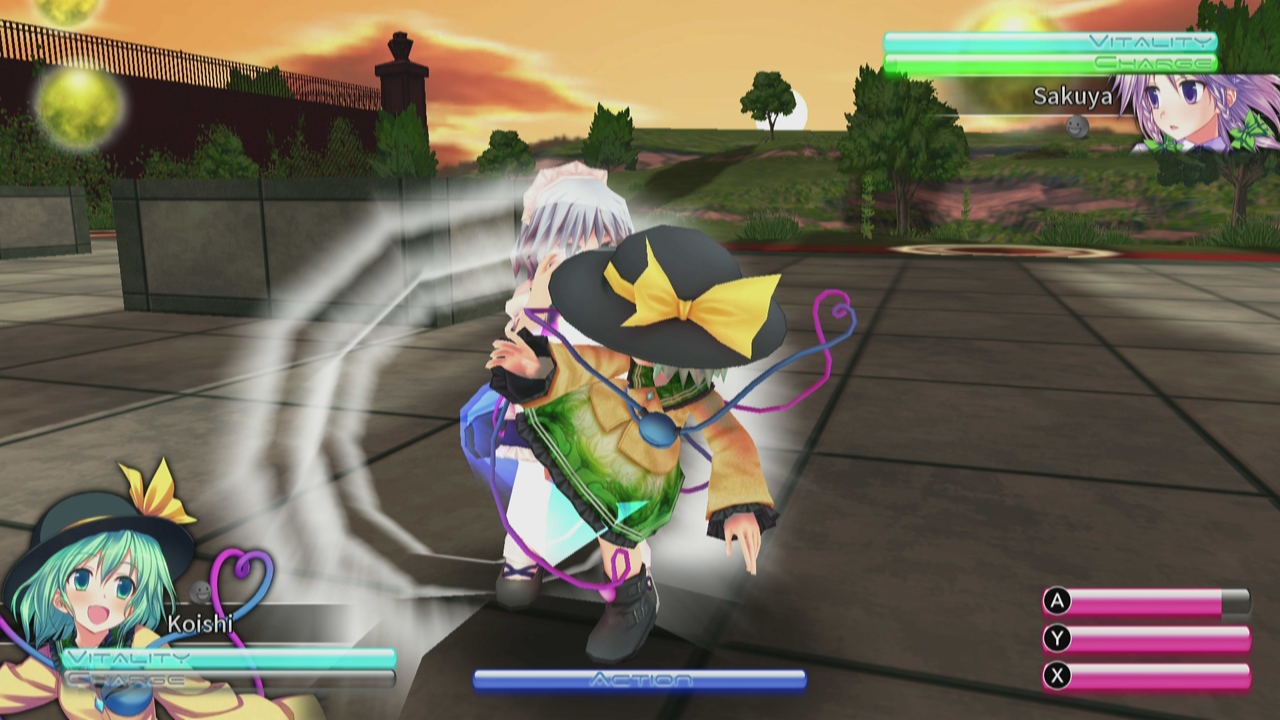Click the Sakuya name label
Image resolution: width=1280 pixels, height=720 pixels.
1072,97
